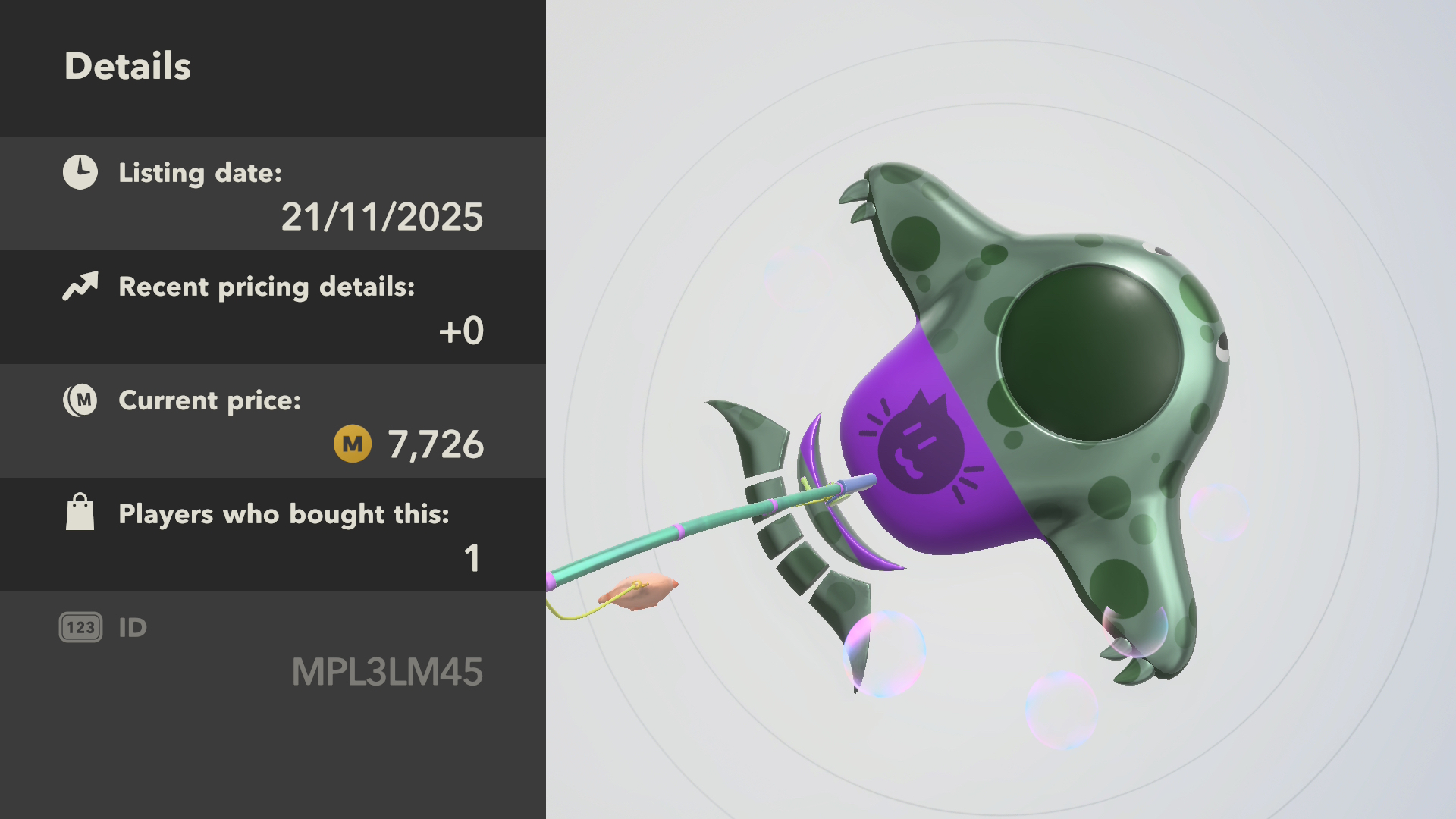Select the Players who bought this row

[273, 535]
